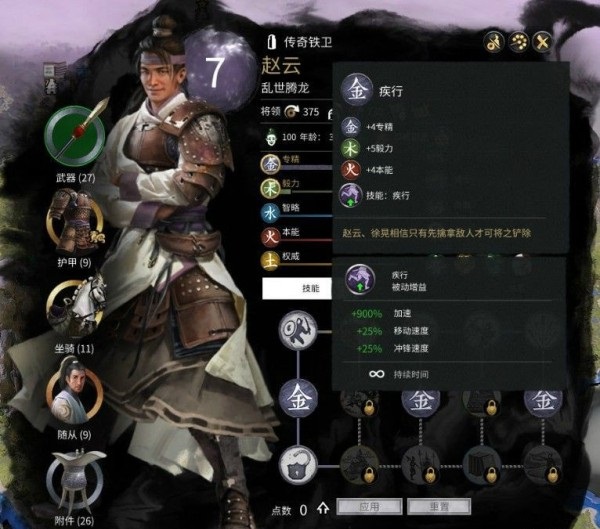
Task: Switch to the 技能 skills tab
Action: tap(311, 288)
